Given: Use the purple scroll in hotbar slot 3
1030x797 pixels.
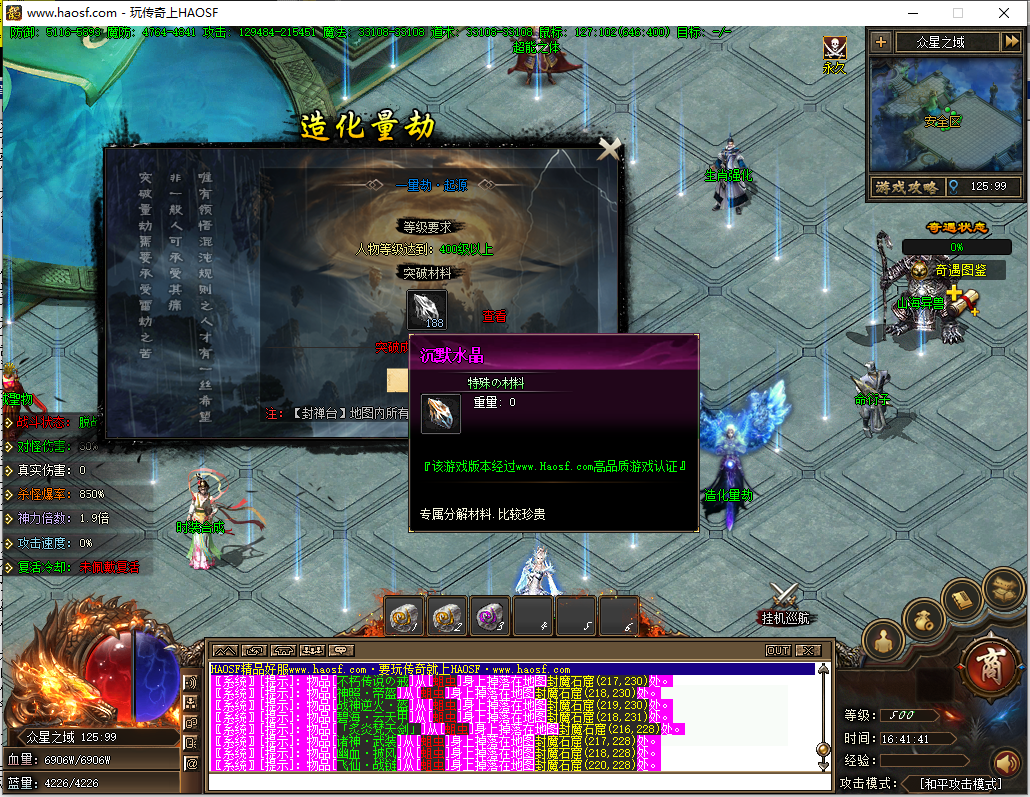Looking at the screenshot, I should pyautogui.click(x=491, y=617).
